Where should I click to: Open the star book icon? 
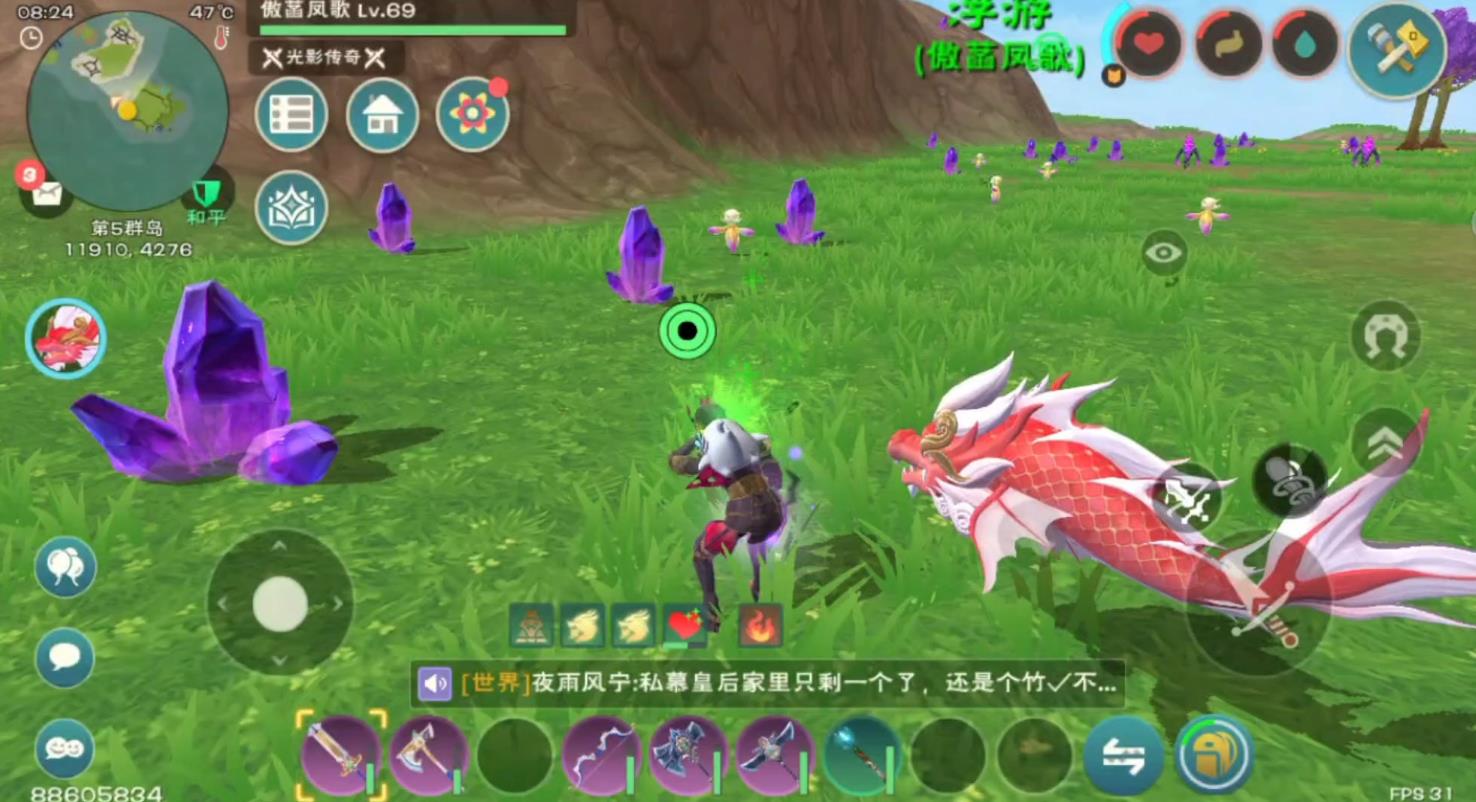pyautogui.click(x=291, y=207)
